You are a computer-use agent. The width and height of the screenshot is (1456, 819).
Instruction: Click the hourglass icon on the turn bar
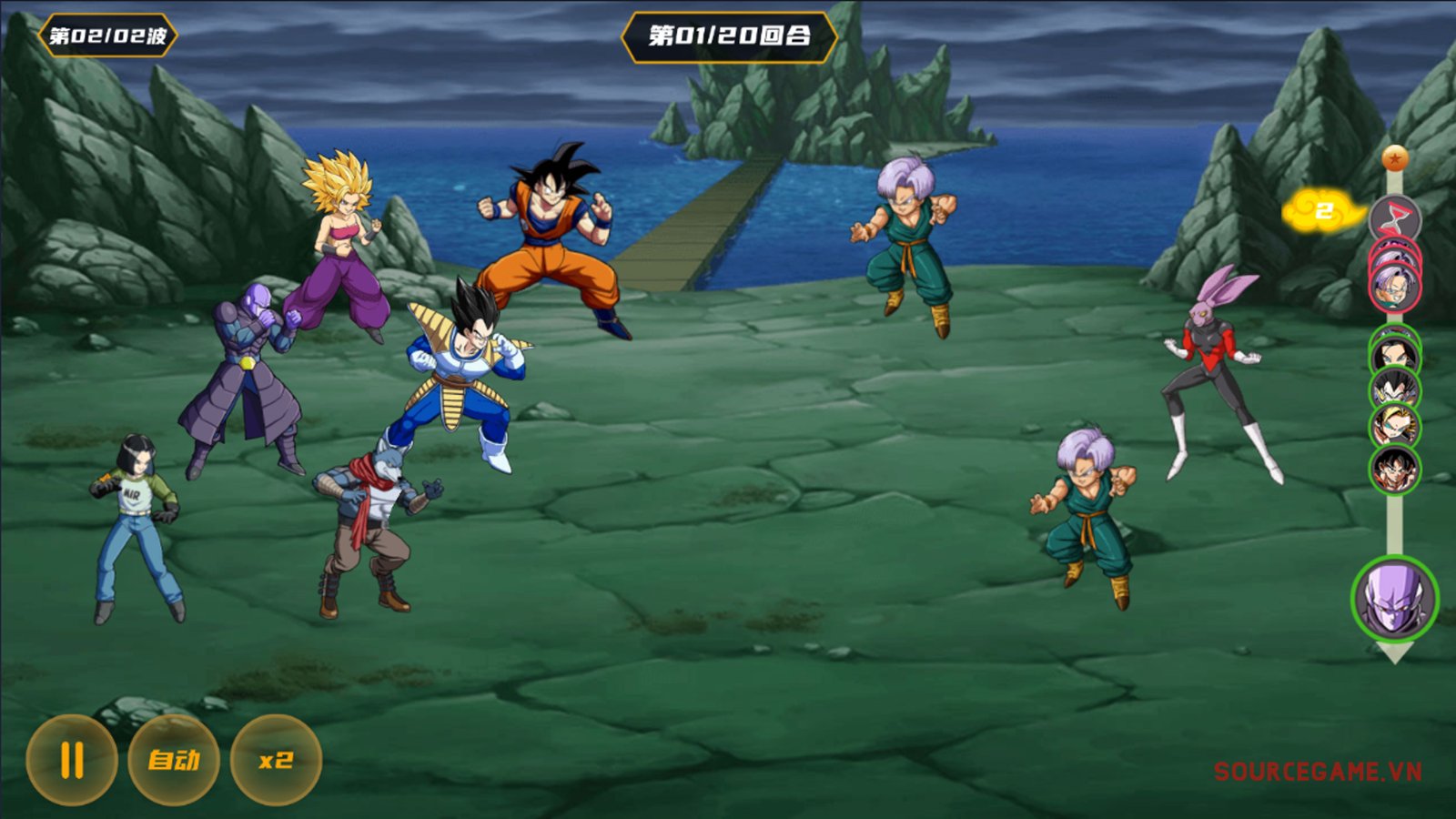[1394, 218]
